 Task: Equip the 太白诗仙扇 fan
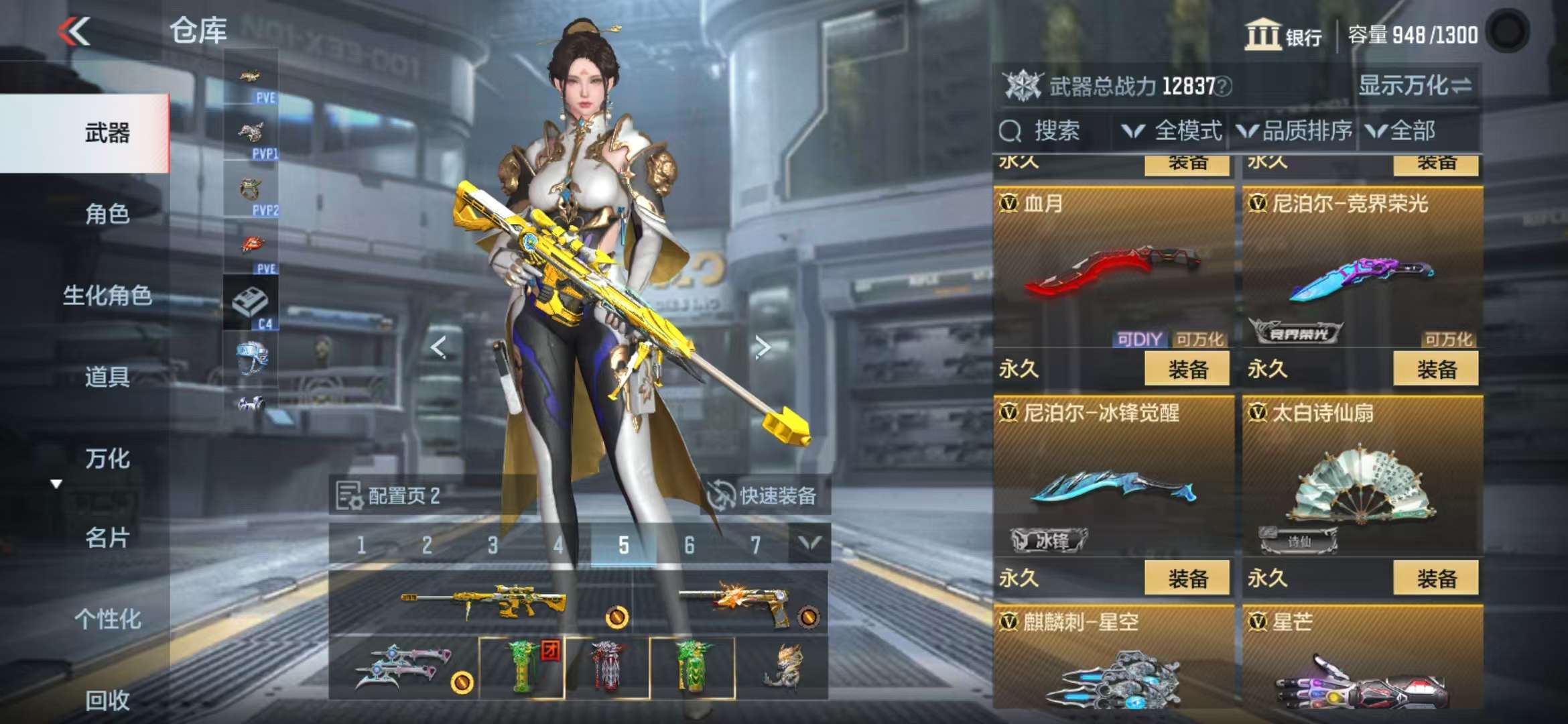[x=1435, y=579]
